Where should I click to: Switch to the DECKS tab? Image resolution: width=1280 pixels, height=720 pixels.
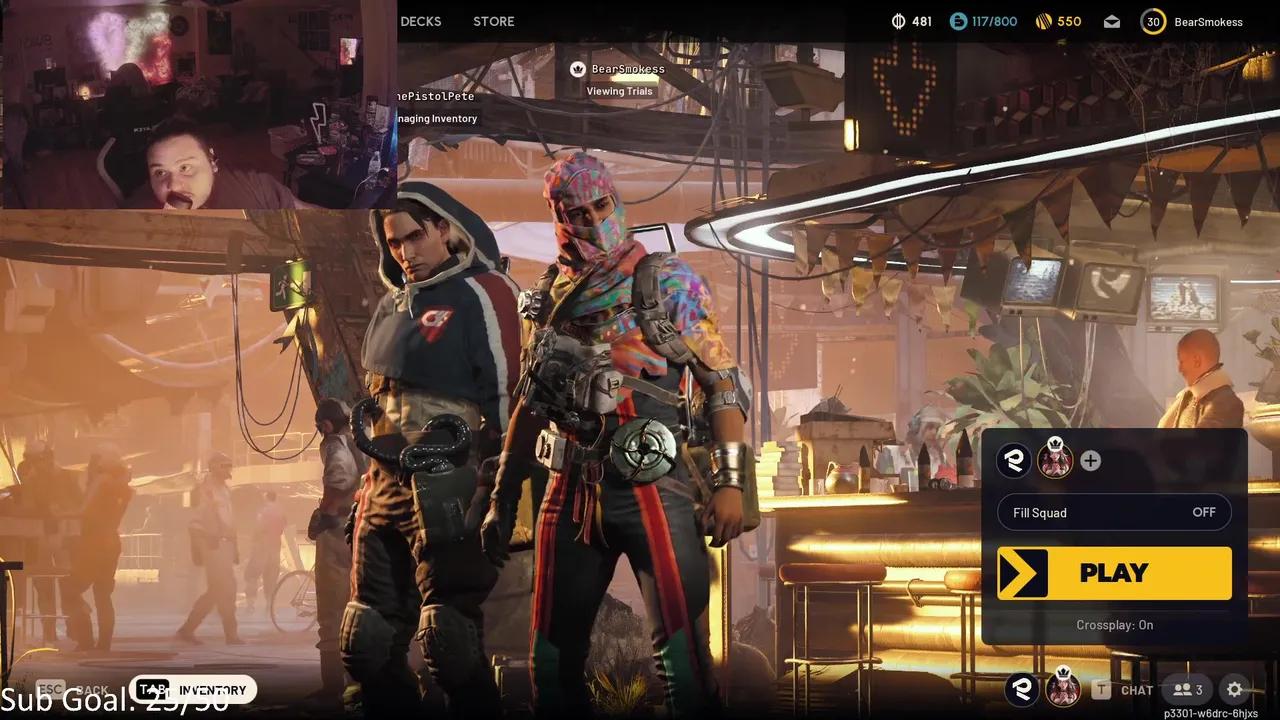click(x=420, y=21)
